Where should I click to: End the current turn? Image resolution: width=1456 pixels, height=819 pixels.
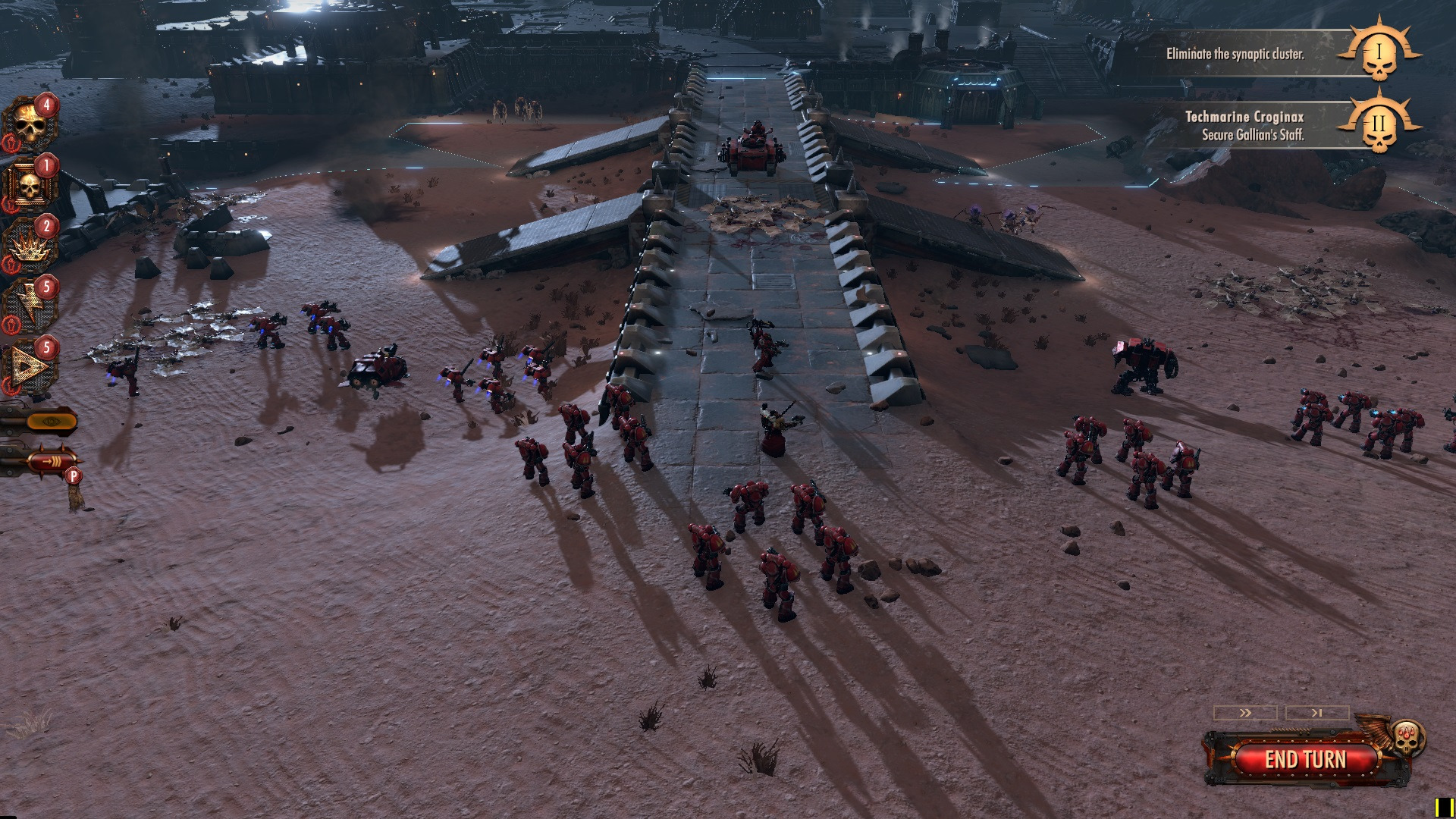point(1304,759)
